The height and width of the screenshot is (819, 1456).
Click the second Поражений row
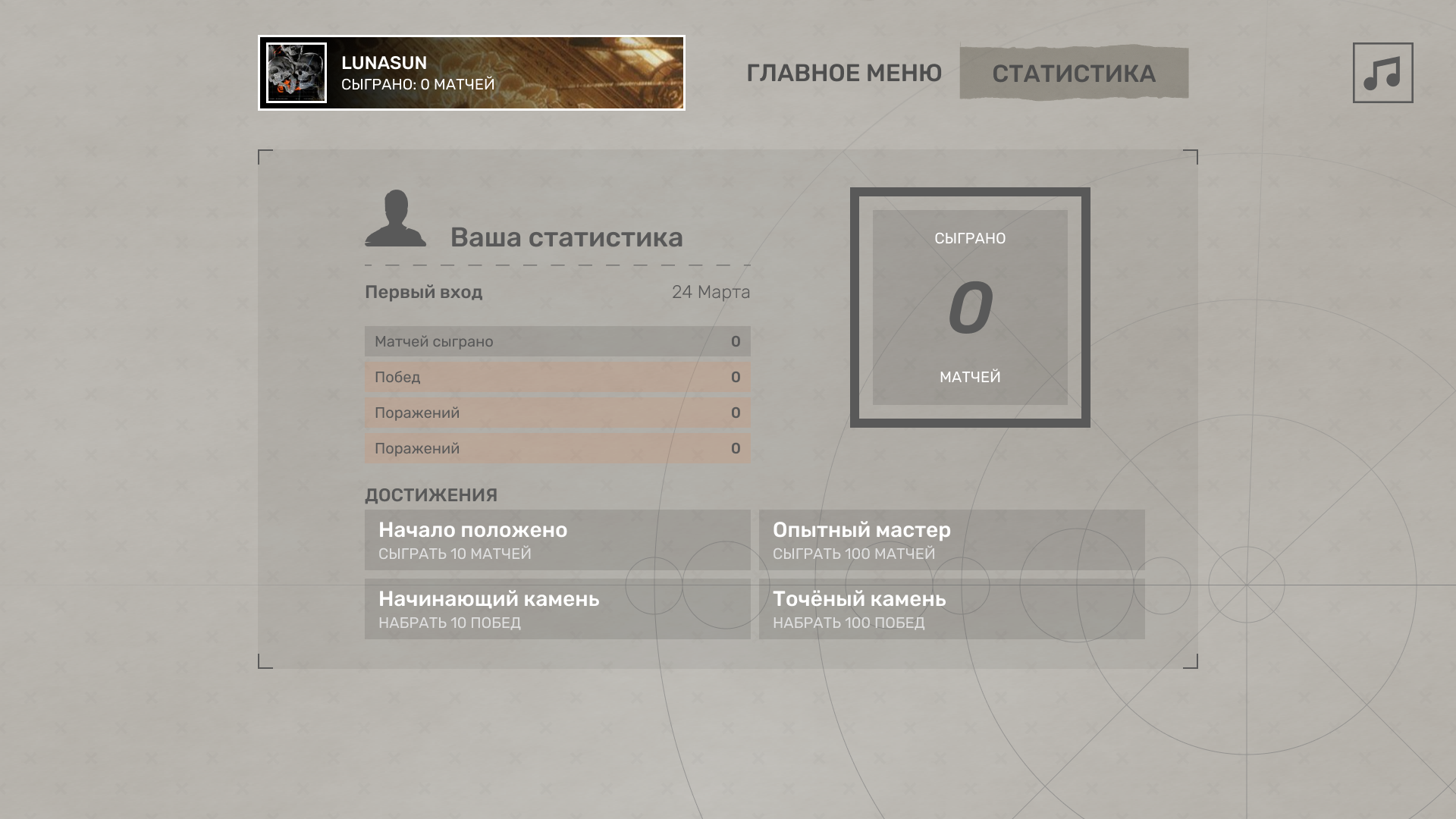(x=557, y=447)
